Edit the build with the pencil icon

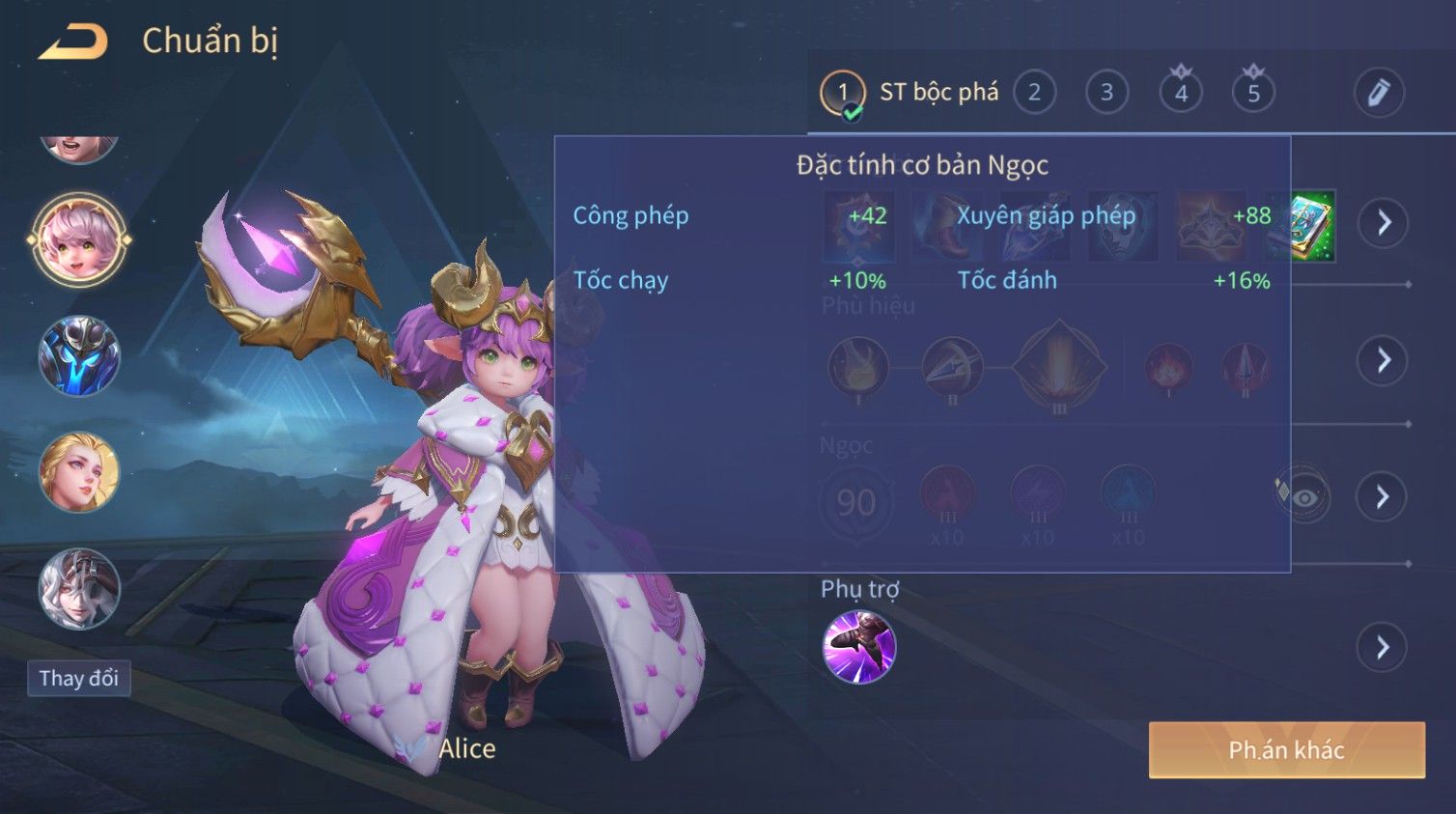click(x=1378, y=93)
